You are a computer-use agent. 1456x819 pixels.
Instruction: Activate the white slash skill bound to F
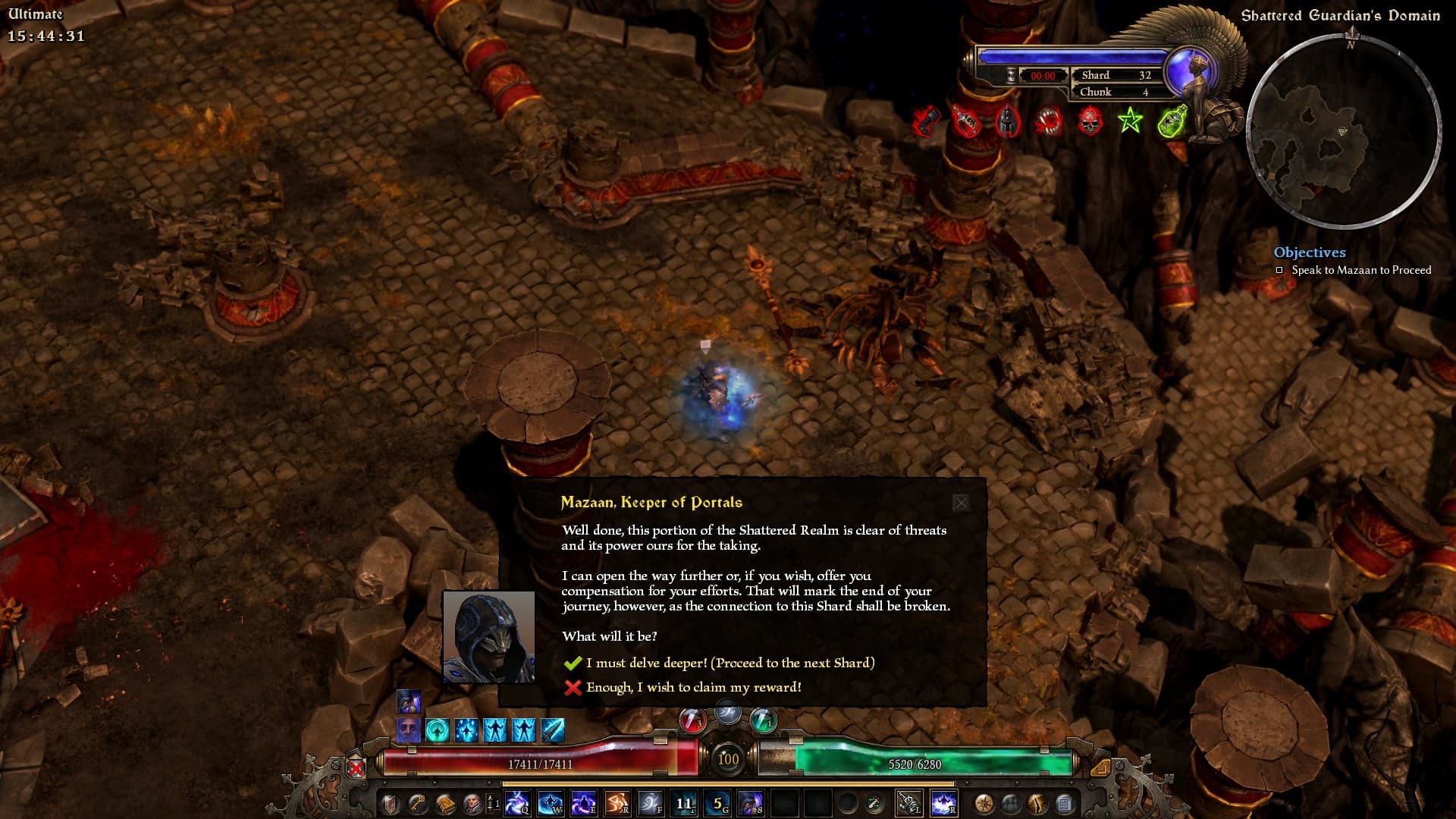(x=650, y=803)
